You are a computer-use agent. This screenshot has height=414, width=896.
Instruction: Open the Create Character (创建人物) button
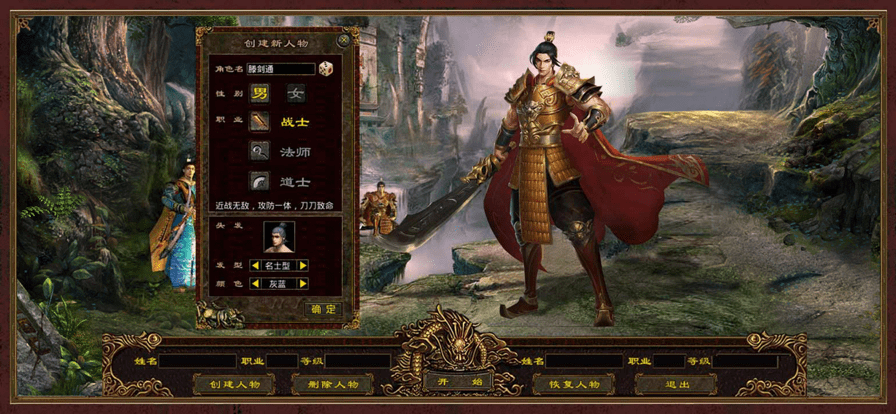[x=234, y=384]
